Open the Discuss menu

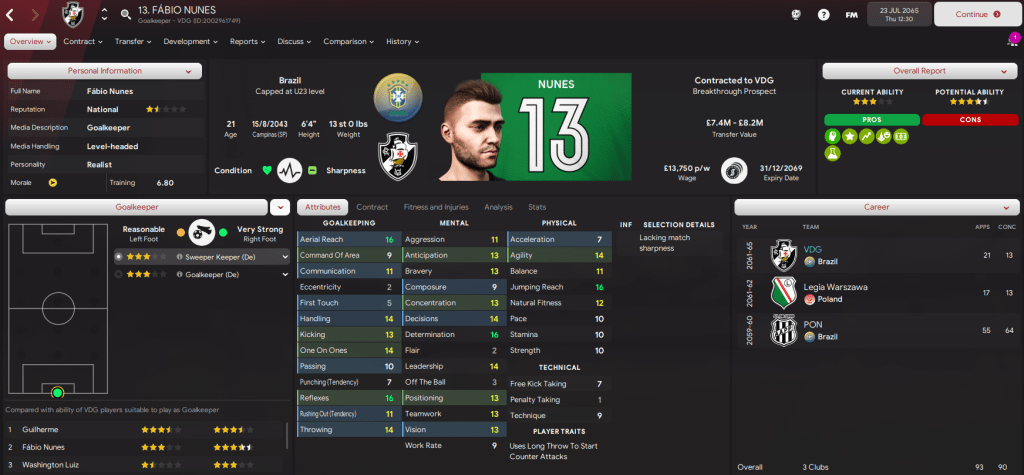(x=294, y=42)
